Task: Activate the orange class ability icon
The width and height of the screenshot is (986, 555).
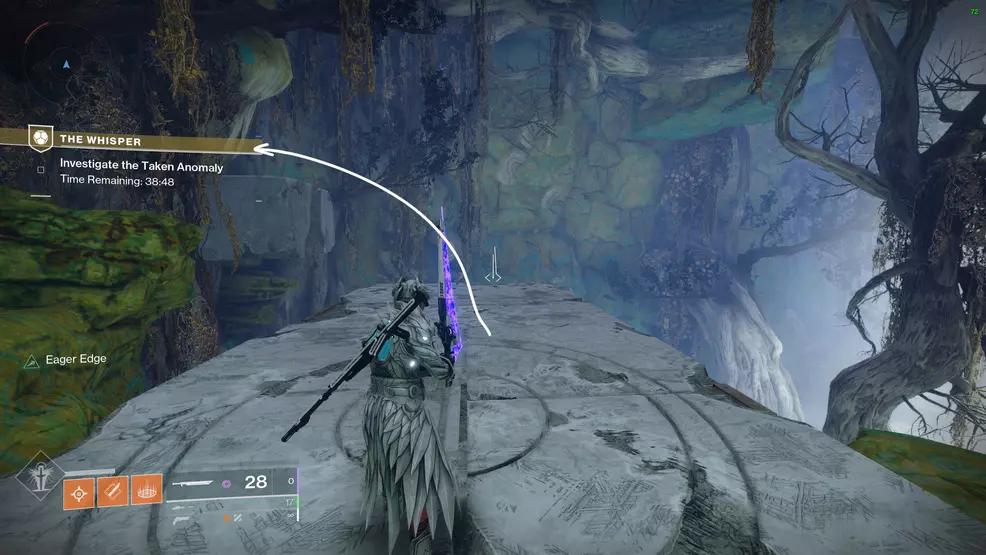Action: click(146, 490)
